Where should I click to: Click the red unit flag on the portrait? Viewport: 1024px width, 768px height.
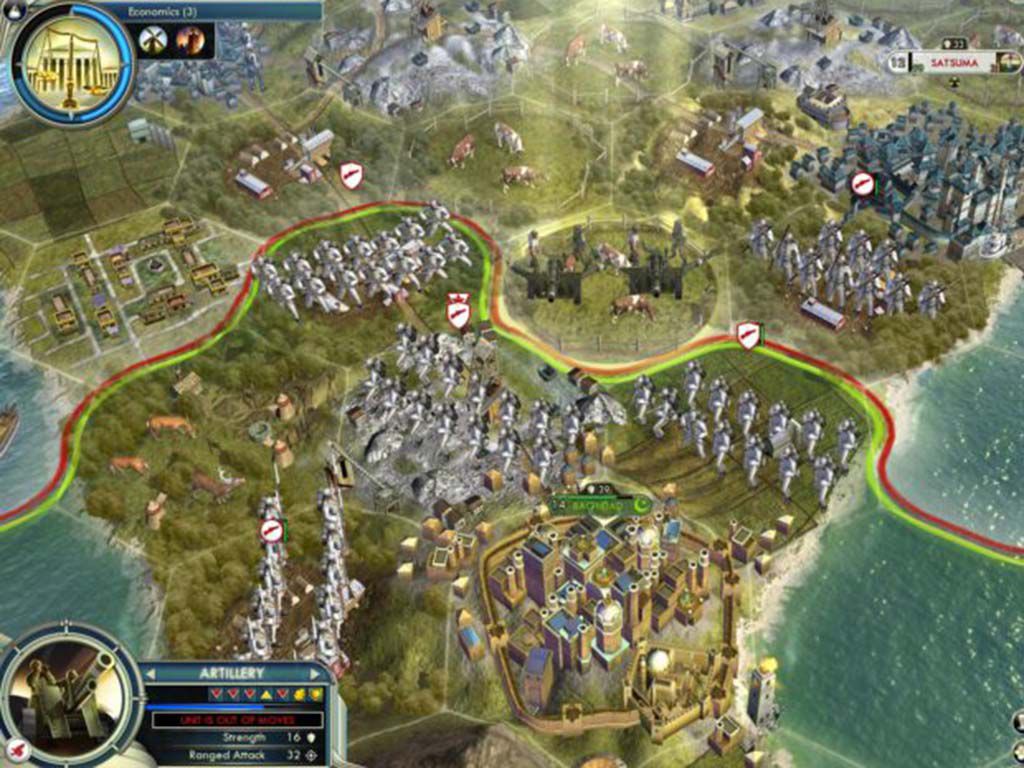tap(16, 747)
